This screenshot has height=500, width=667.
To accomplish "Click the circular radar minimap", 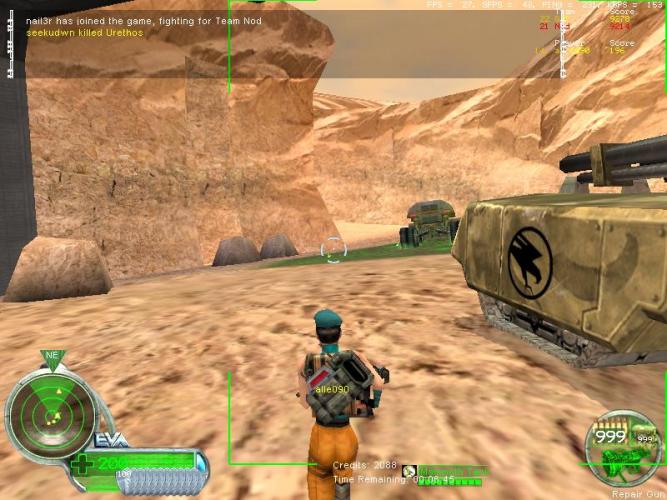I will pyautogui.click(x=50, y=412).
